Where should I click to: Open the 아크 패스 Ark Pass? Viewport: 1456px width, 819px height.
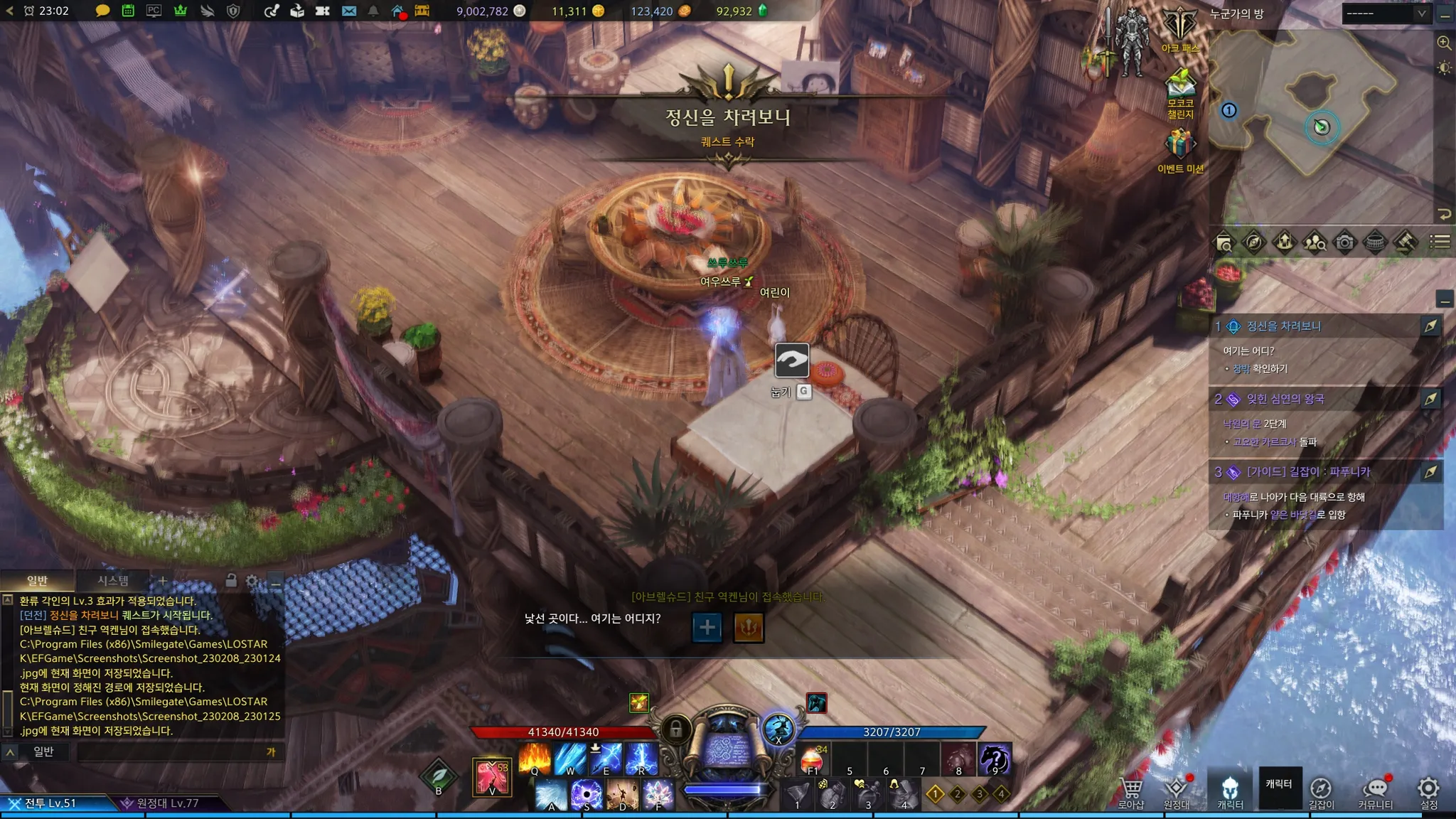coord(1180,30)
